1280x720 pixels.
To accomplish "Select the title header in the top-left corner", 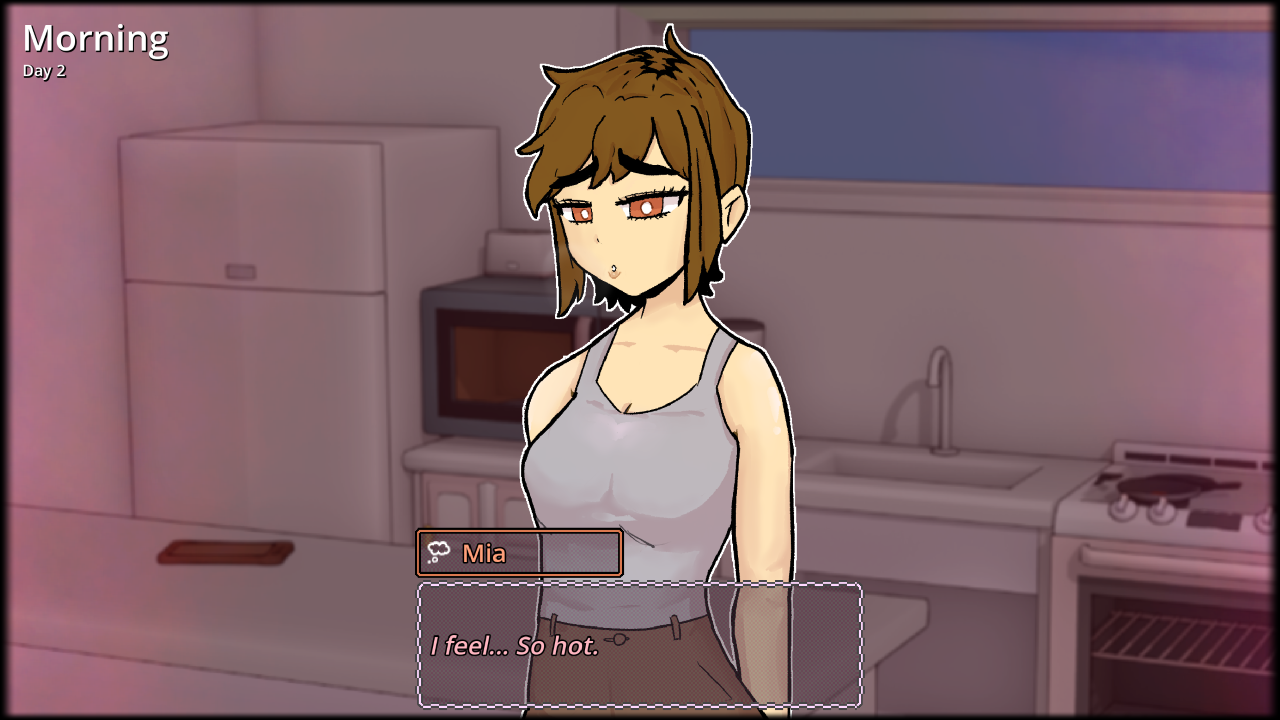I will point(95,38).
